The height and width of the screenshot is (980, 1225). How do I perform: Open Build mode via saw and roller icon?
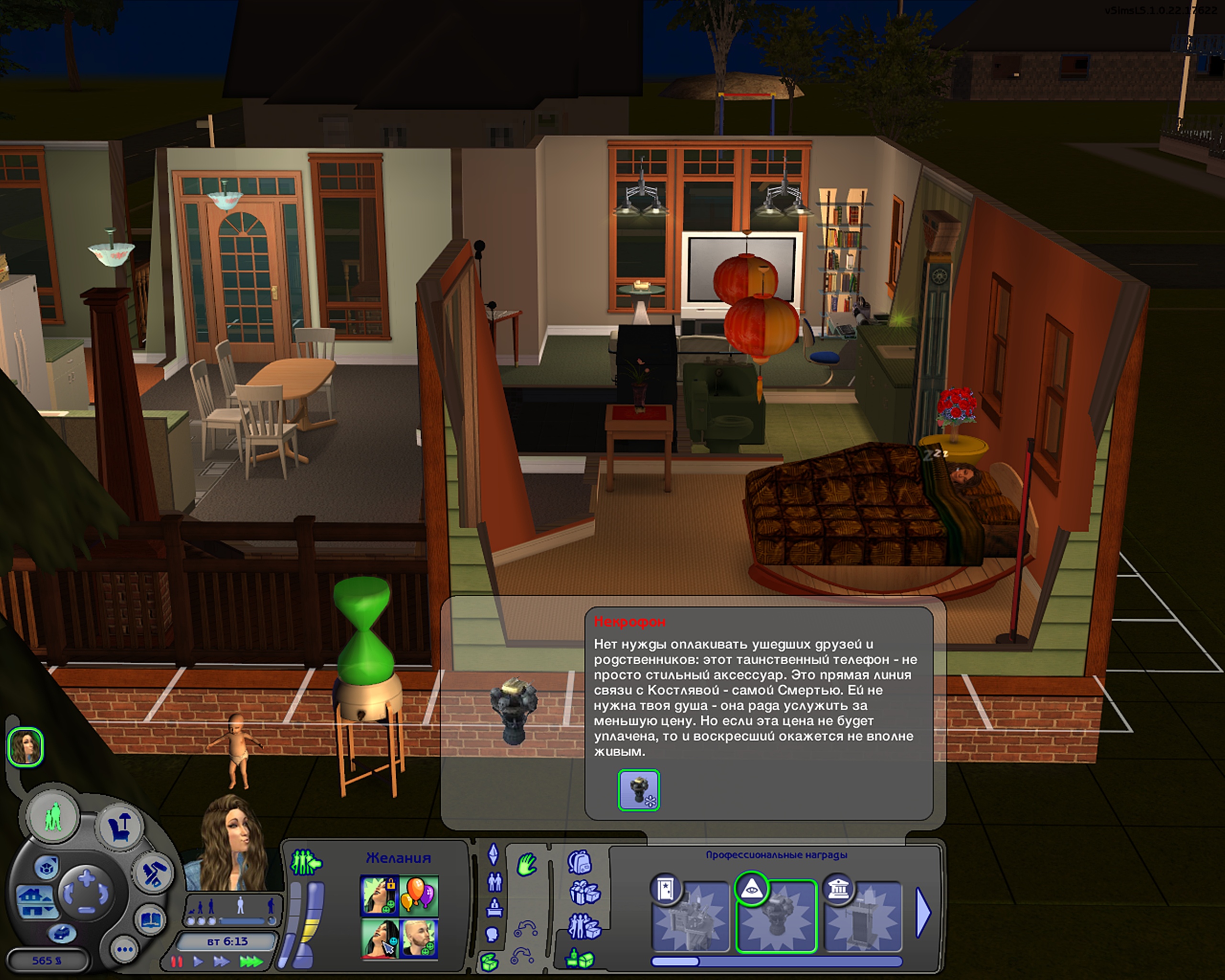point(152,873)
